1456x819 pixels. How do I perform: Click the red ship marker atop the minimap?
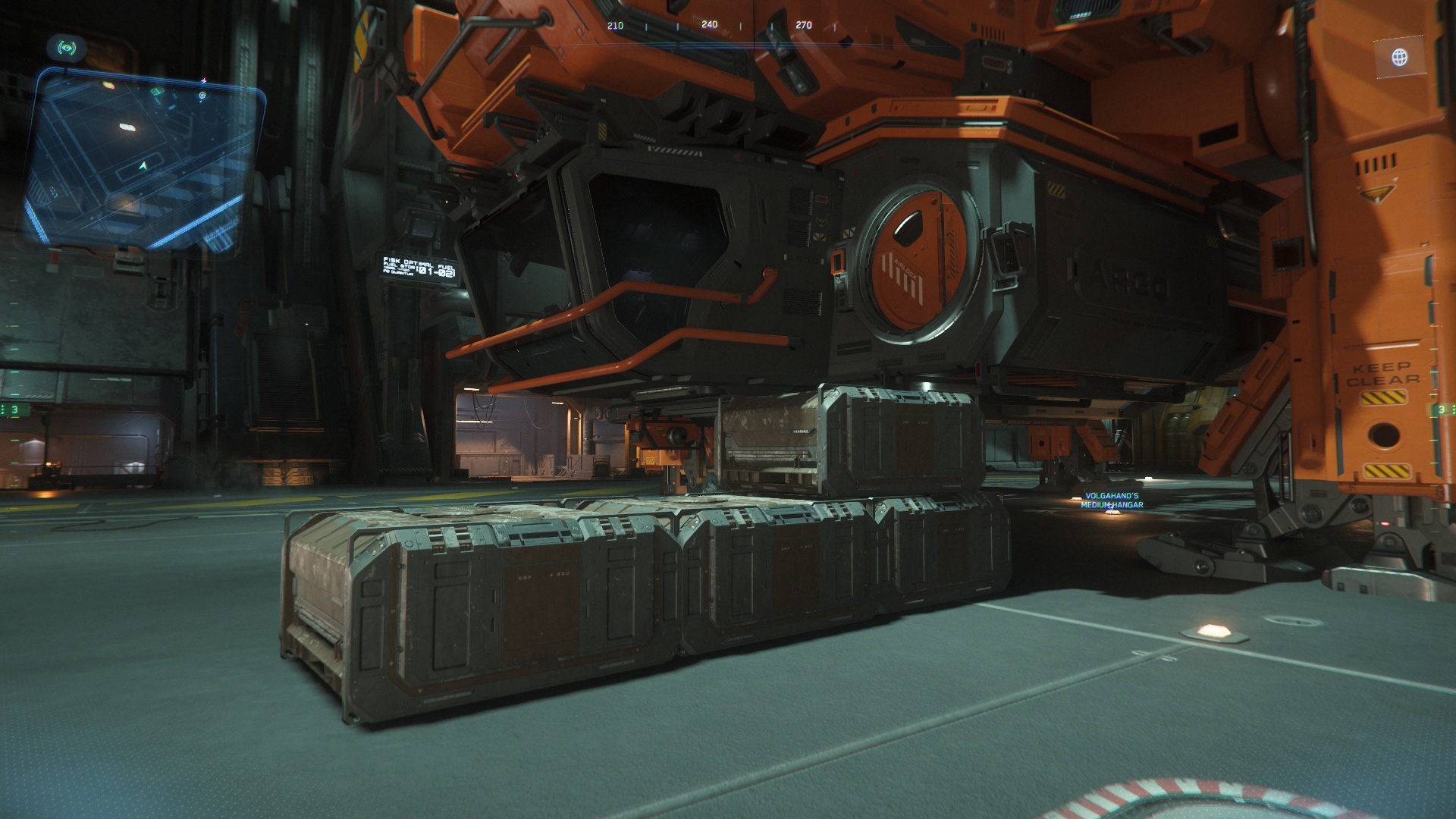tap(203, 81)
